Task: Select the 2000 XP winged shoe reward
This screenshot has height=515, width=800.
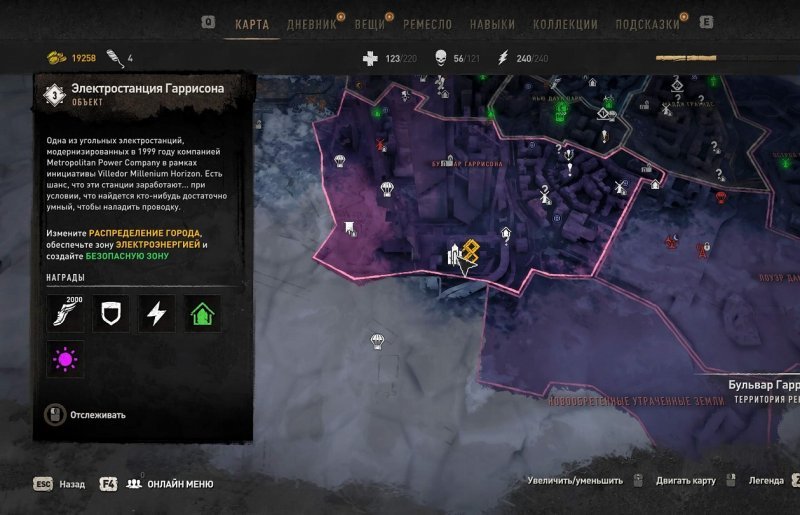Action: click(x=66, y=313)
